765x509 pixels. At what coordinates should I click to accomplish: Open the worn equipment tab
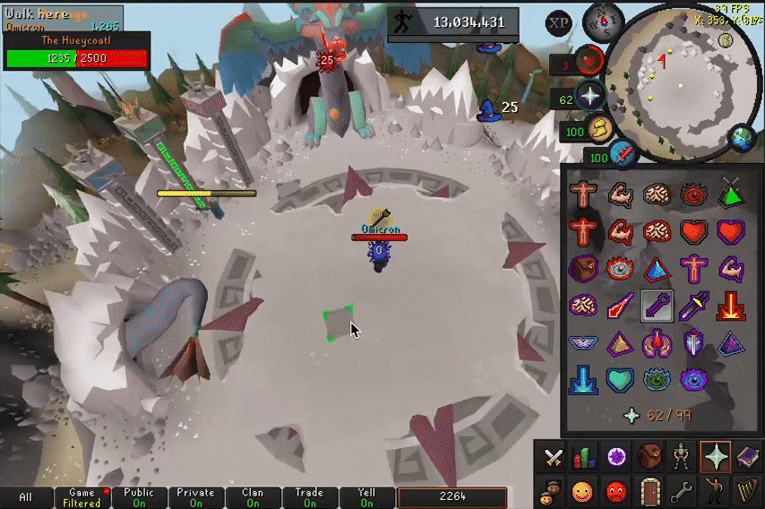[x=680, y=458]
